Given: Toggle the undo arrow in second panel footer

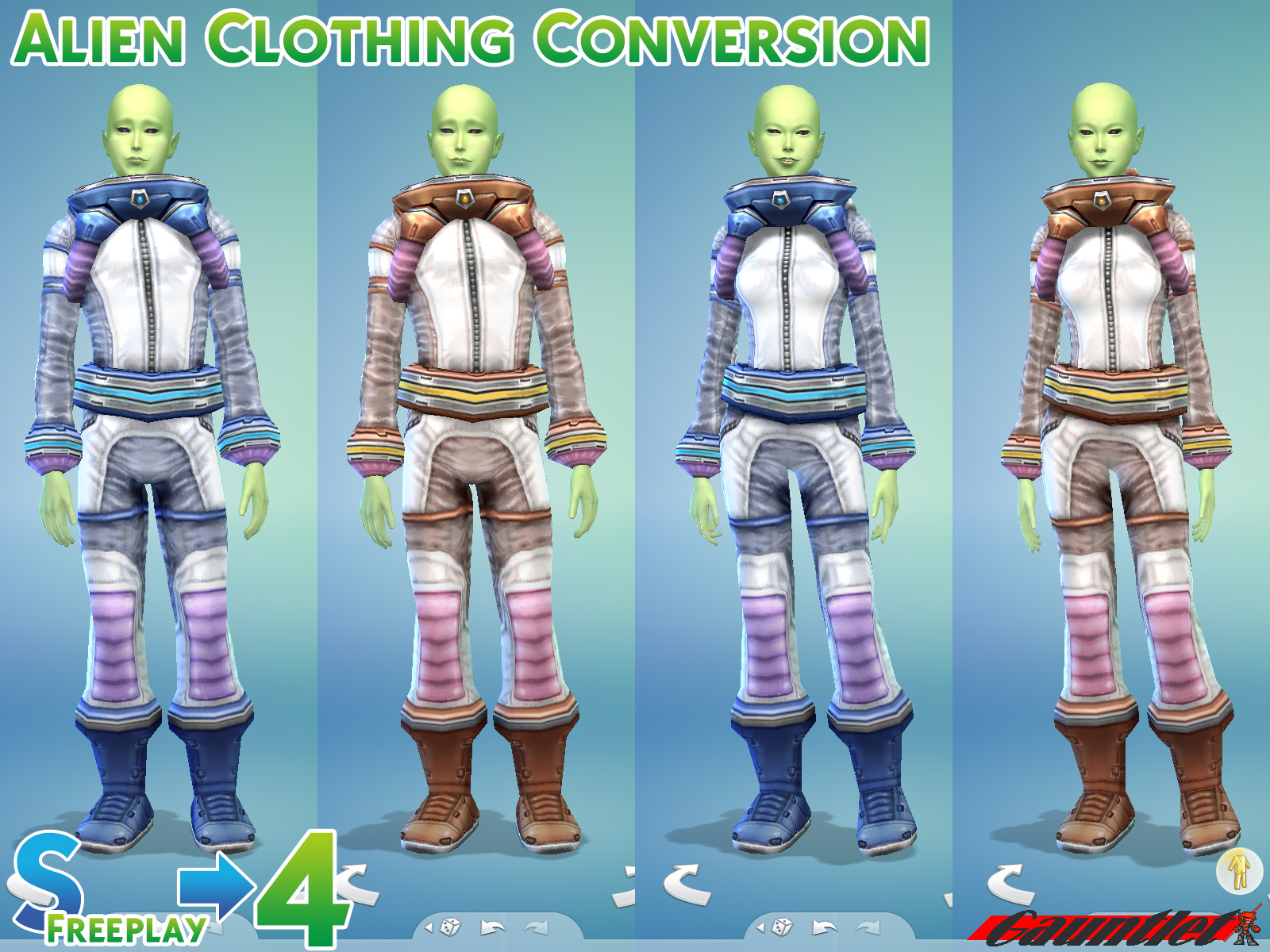Looking at the screenshot, I should pyautogui.click(x=492, y=927).
